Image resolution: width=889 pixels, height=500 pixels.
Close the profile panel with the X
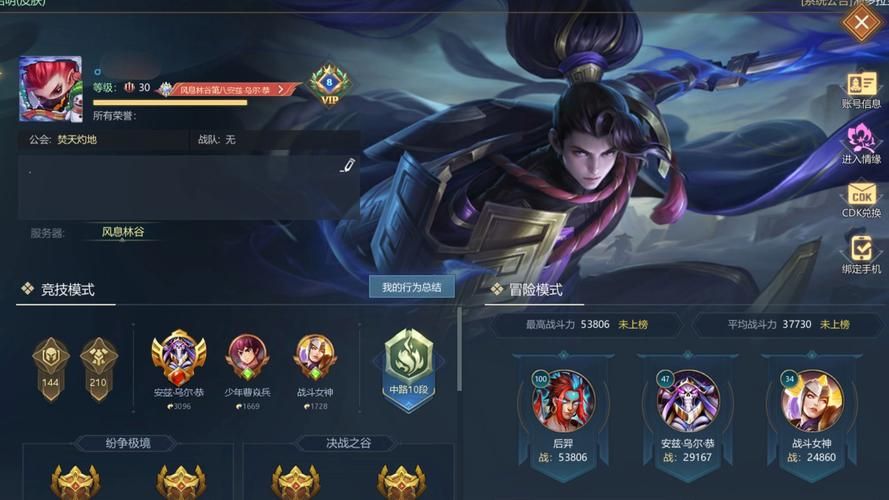click(x=862, y=22)
